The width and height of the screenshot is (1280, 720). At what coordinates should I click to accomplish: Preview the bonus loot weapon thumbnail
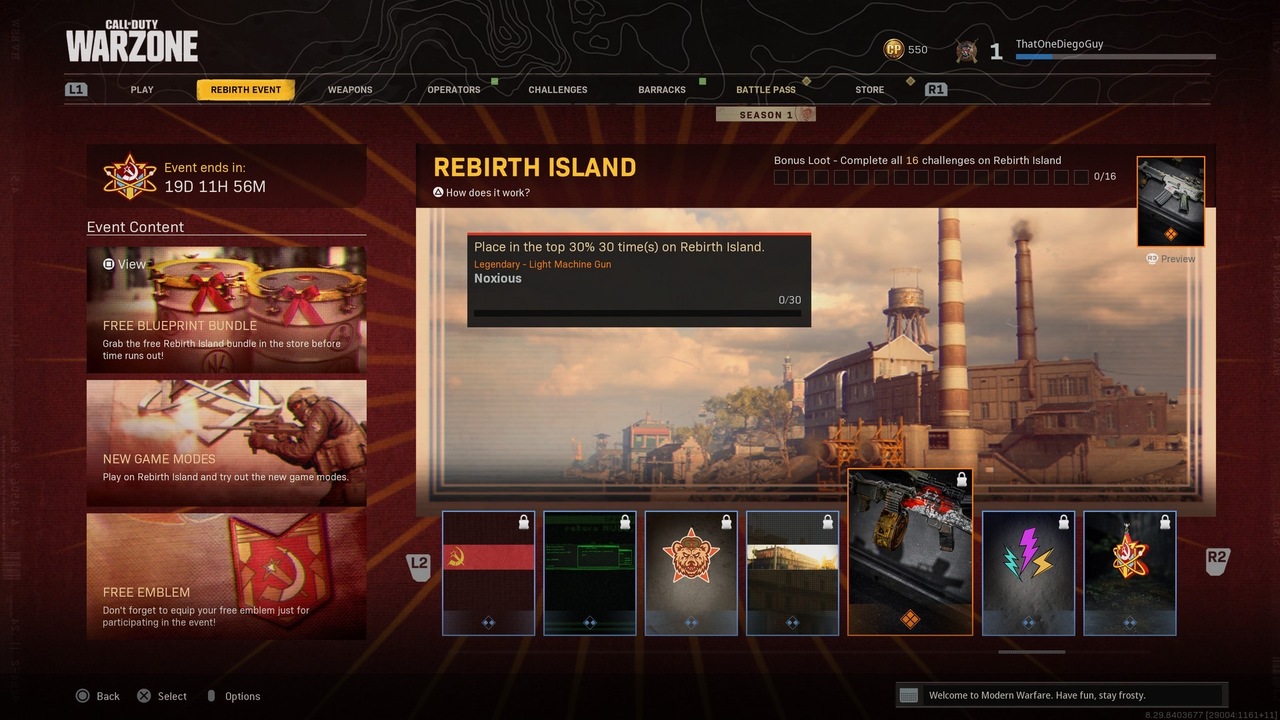[x=1170, y=202]
